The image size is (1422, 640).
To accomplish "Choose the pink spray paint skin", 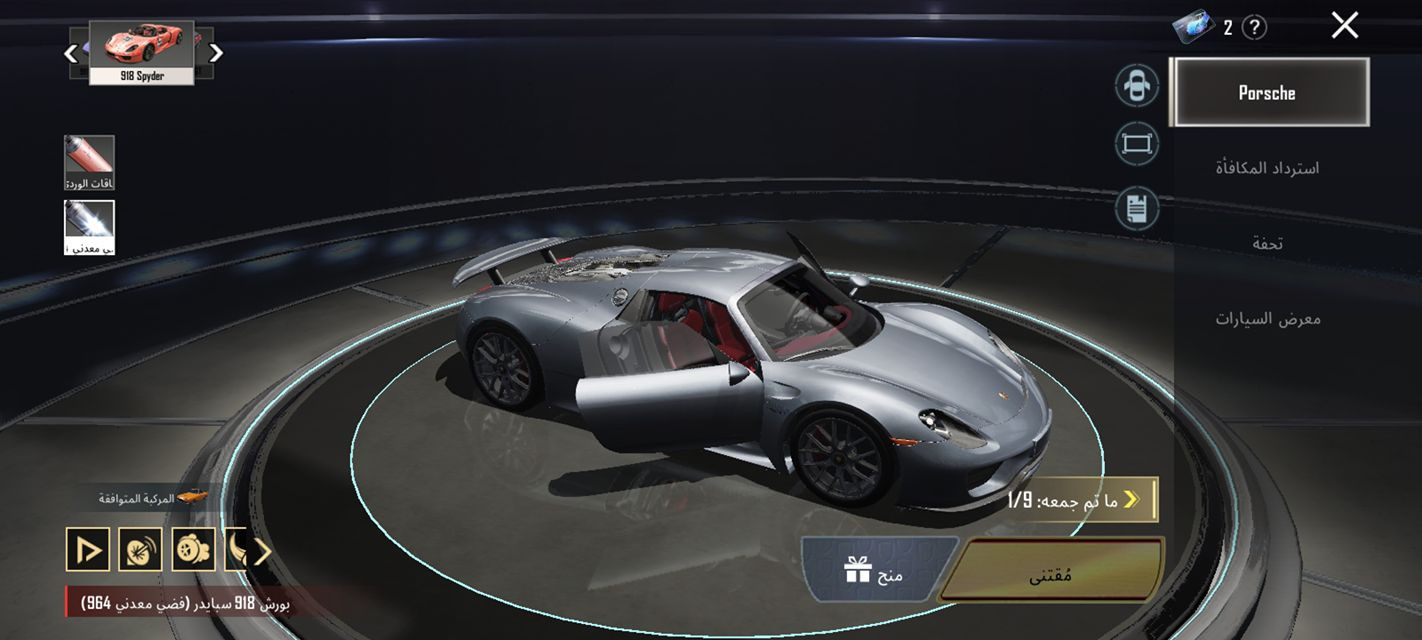I will pos(89,162).
